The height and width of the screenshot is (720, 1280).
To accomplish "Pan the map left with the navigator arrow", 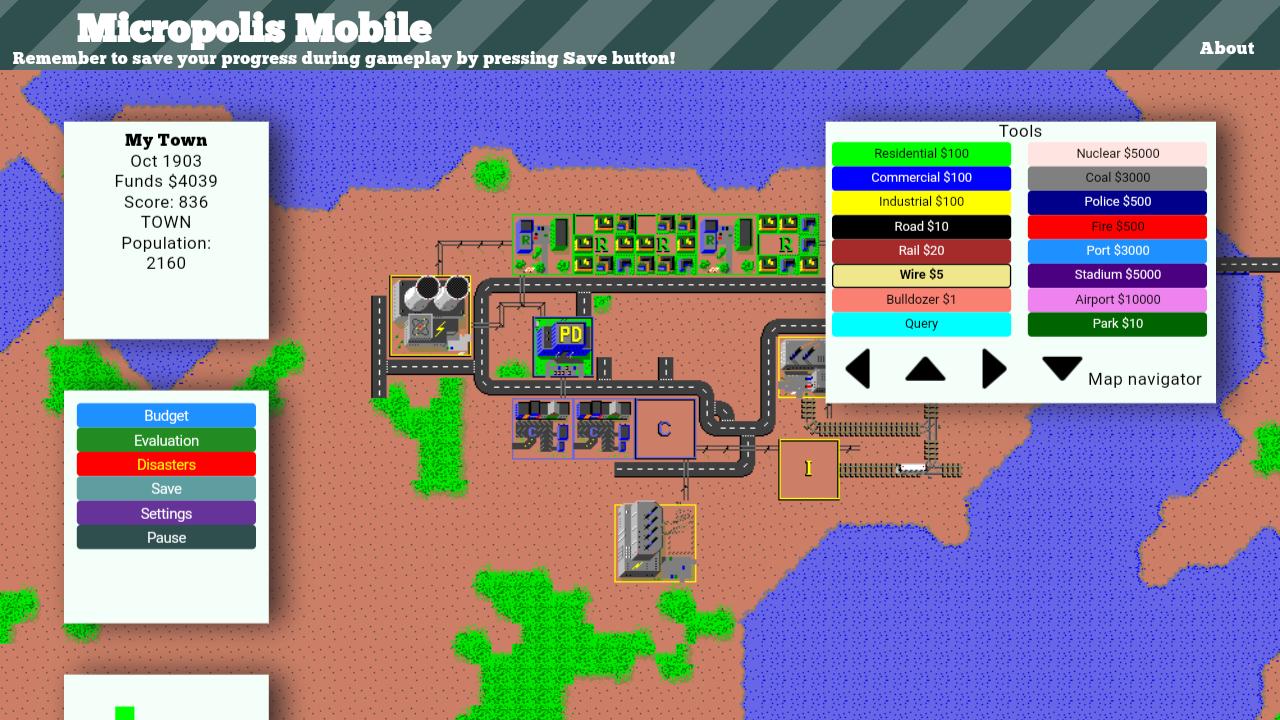I will click(858, 369).
